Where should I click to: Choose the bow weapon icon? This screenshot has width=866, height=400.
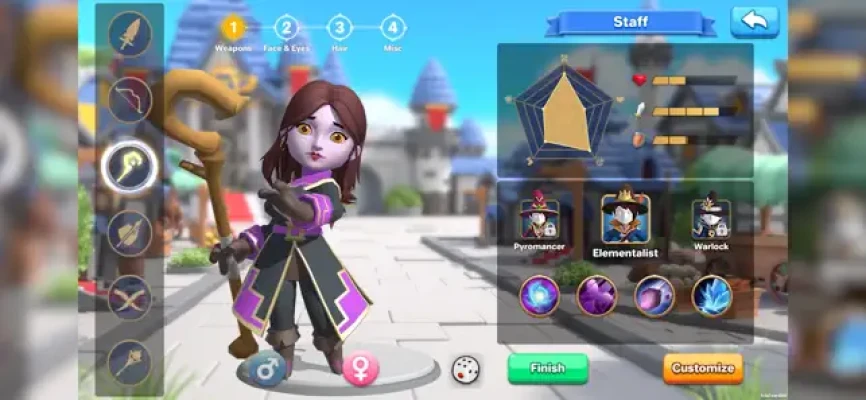tap(130, 100)
